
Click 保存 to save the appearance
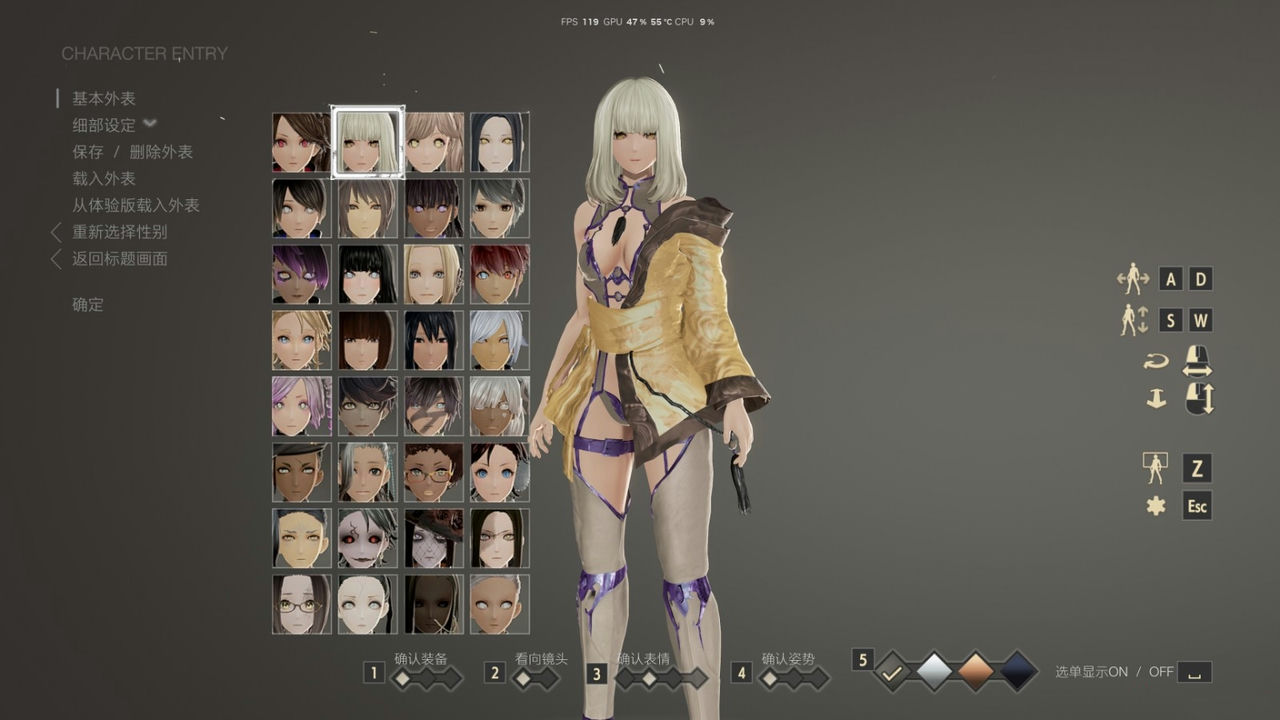[x=88, y=151]
